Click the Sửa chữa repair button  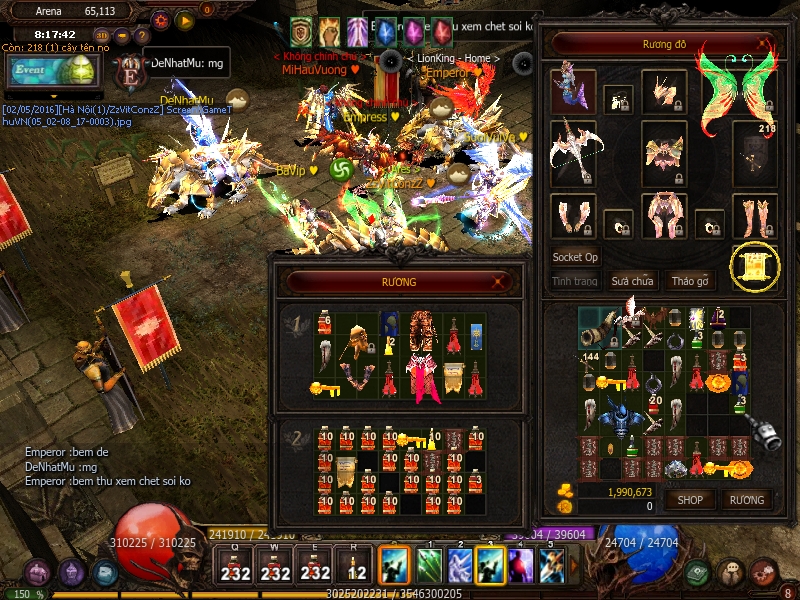point(632,281)
